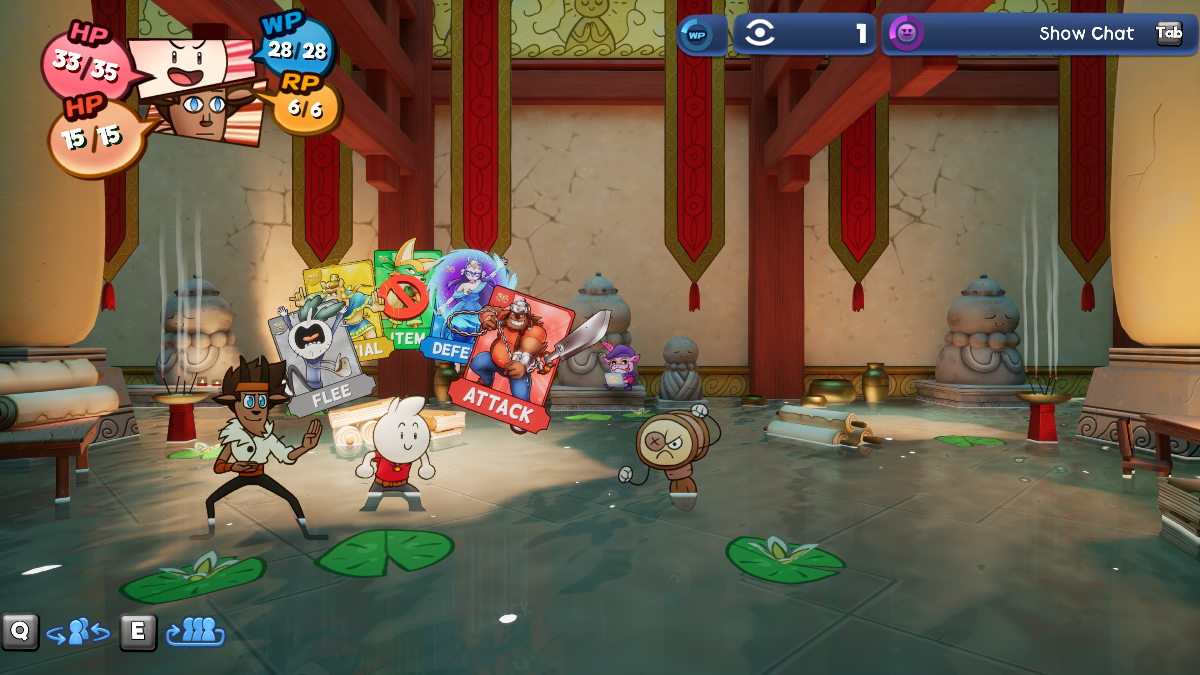
Task: Click the purple emoji face icon
Action: 906,33
